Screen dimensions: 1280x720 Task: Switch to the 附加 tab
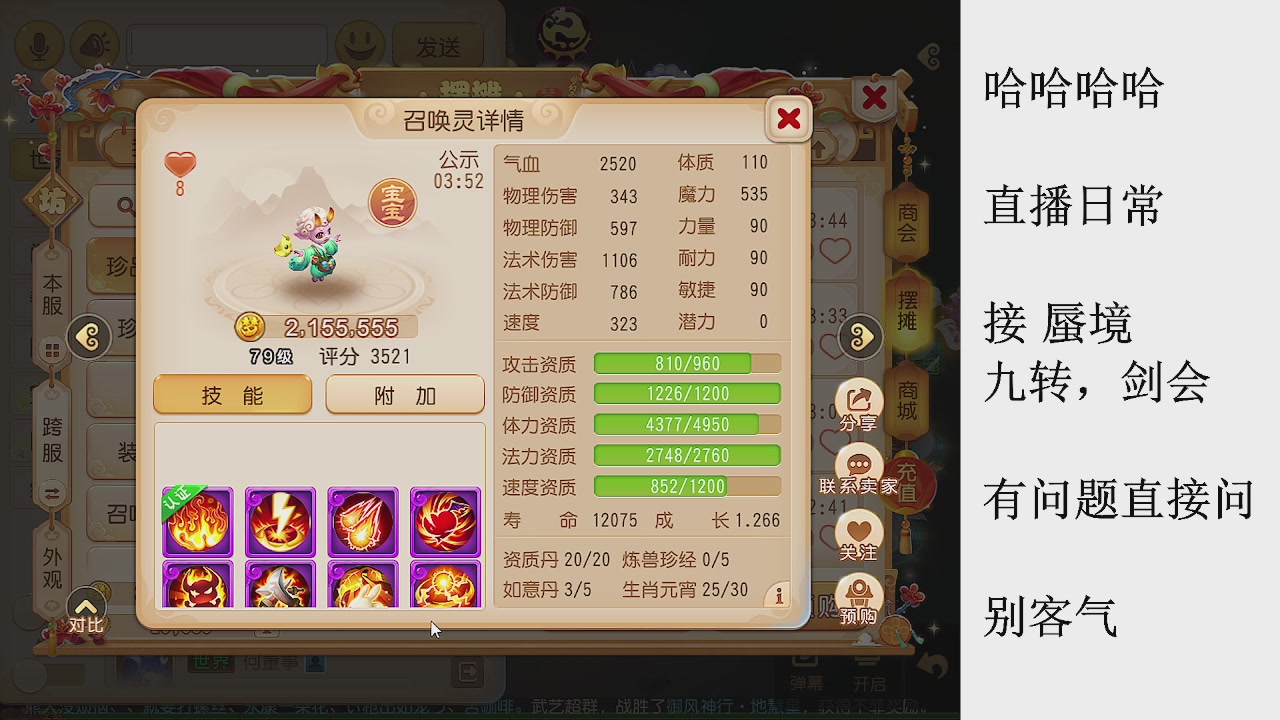pyautogui.click(x=404, y=394)
